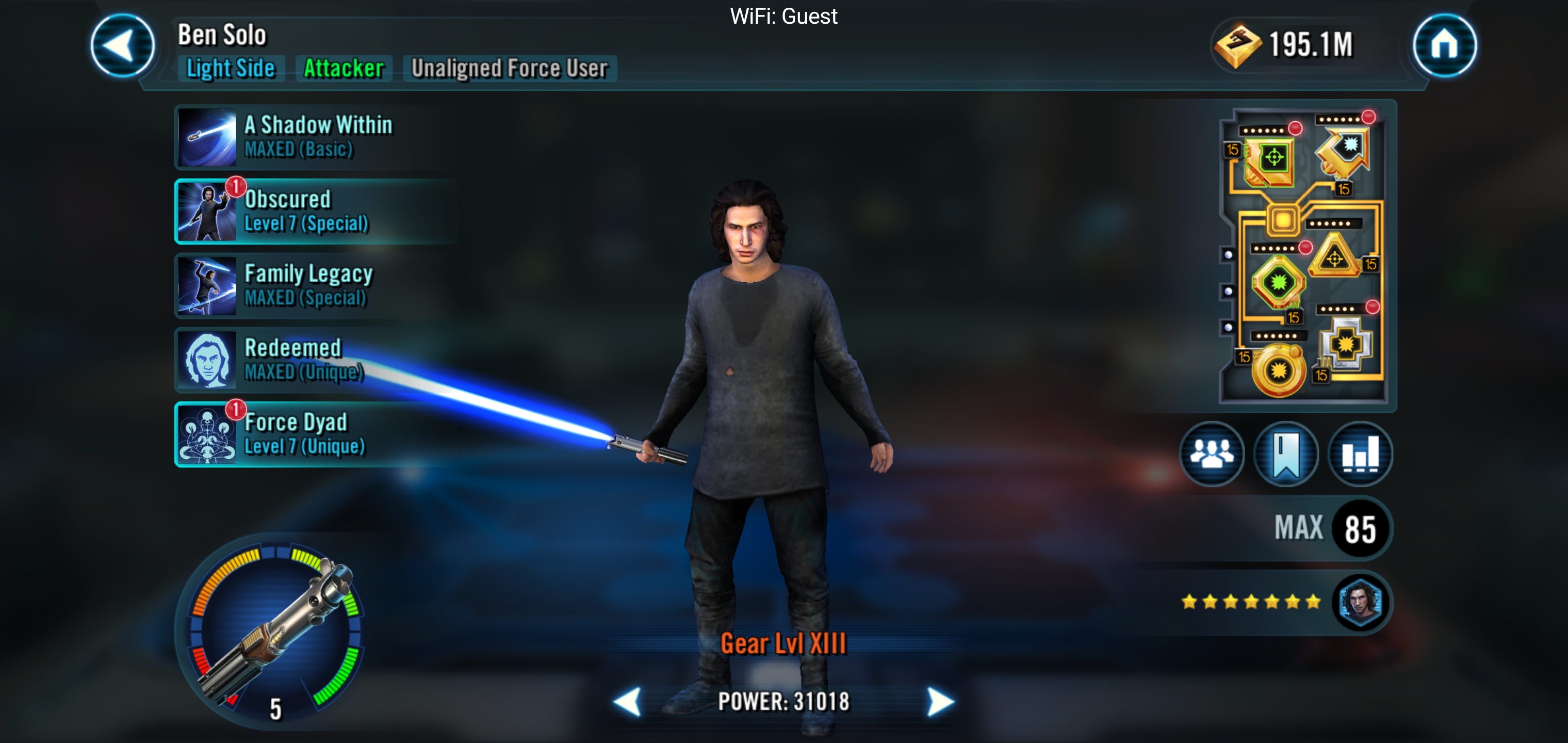Image resolution: width=1568 pixels, height=743 pixels.
Task: Click the Unaligned Force User tag
Action: coord(510,68)
